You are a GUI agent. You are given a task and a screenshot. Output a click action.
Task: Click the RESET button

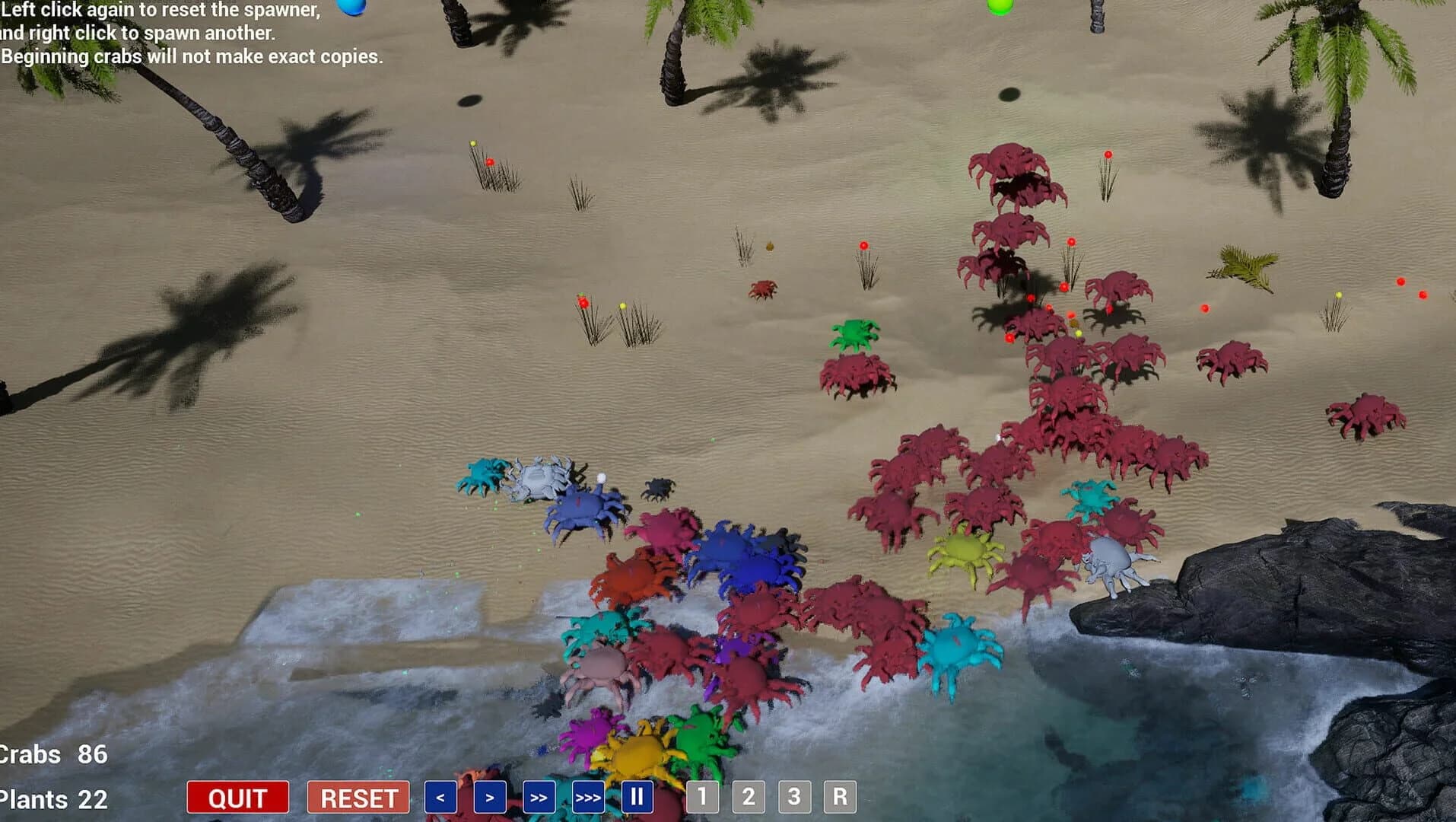(x=357, y=798)
